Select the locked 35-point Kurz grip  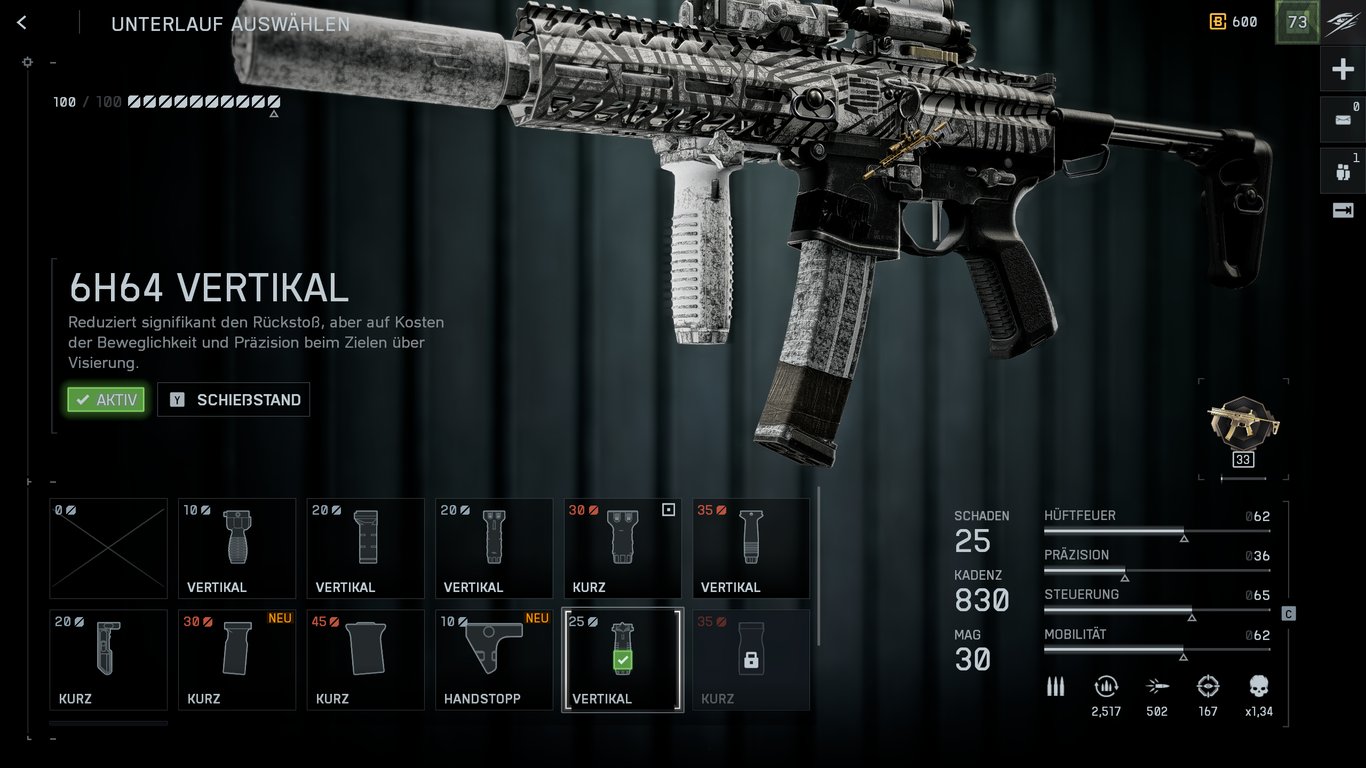751,659
